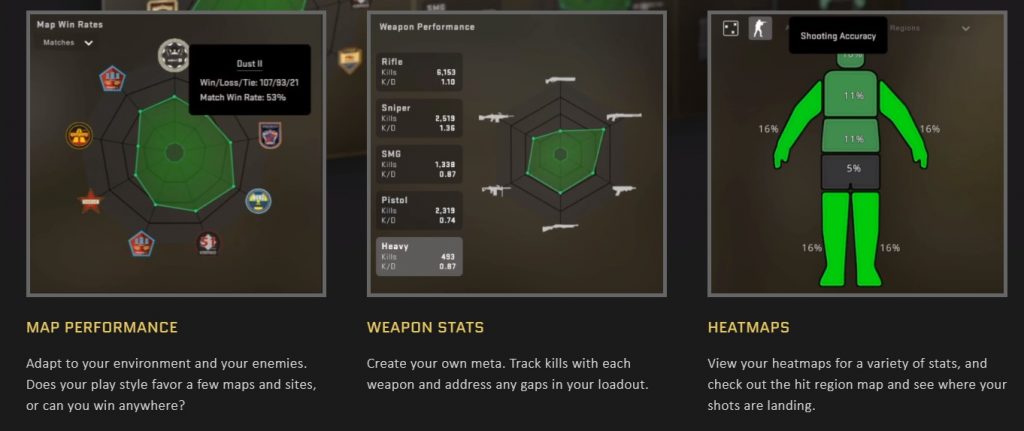1024x431 pixels.
Task: Show the Sniper weapon stats row
Action: tap(419, 118)
